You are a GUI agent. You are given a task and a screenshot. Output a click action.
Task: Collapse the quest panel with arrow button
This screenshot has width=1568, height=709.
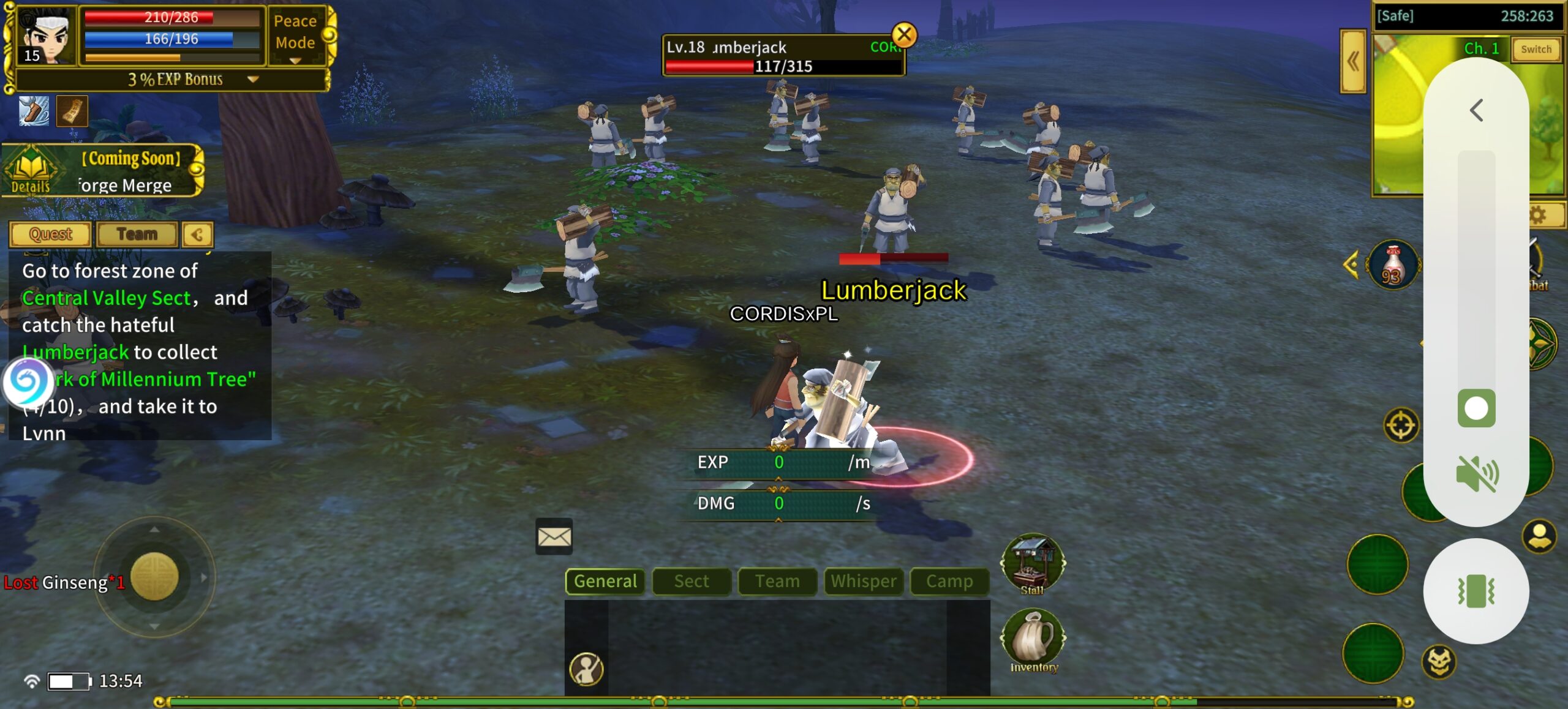197,234
